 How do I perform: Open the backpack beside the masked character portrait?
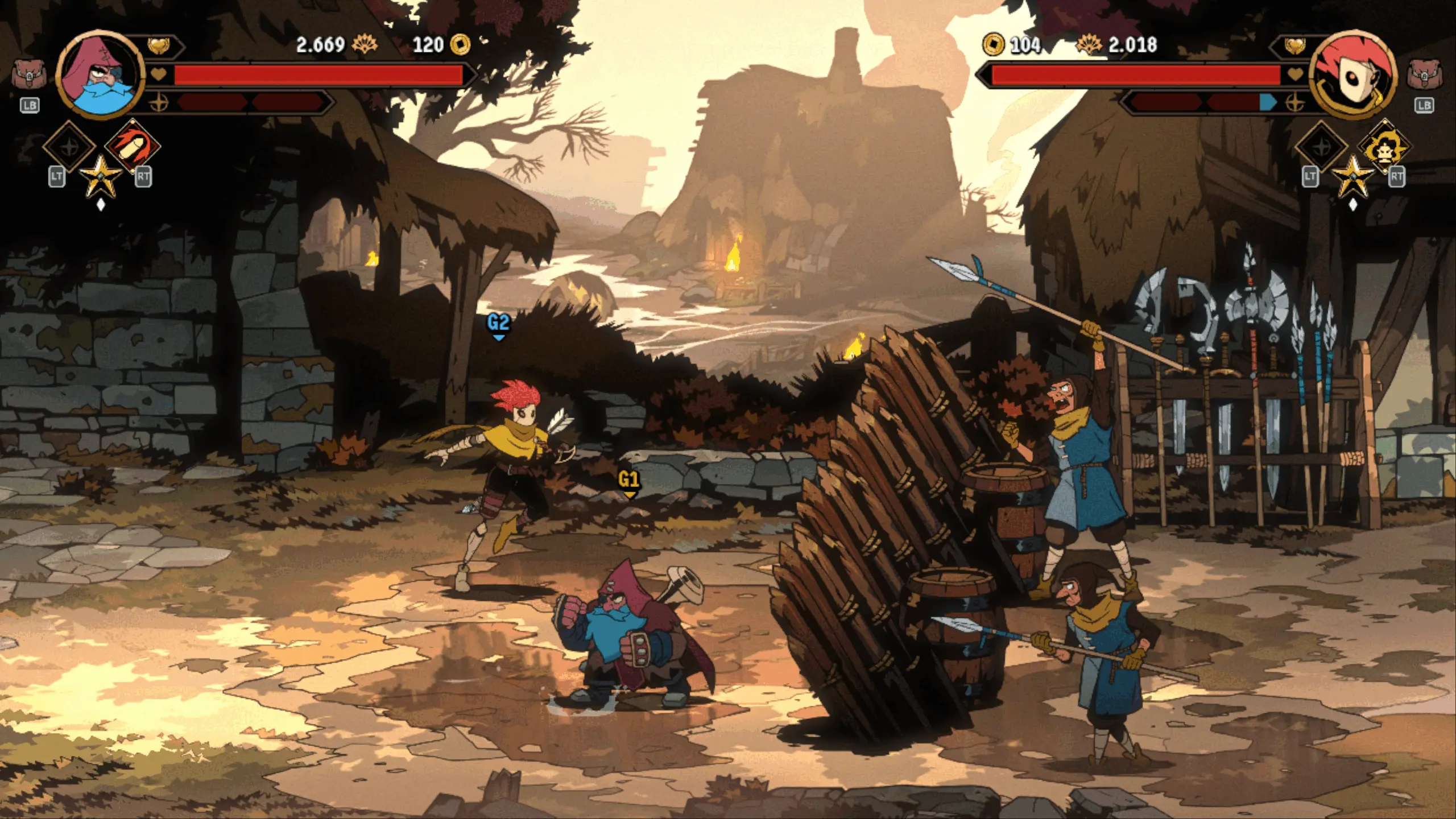click(1424, 75)
